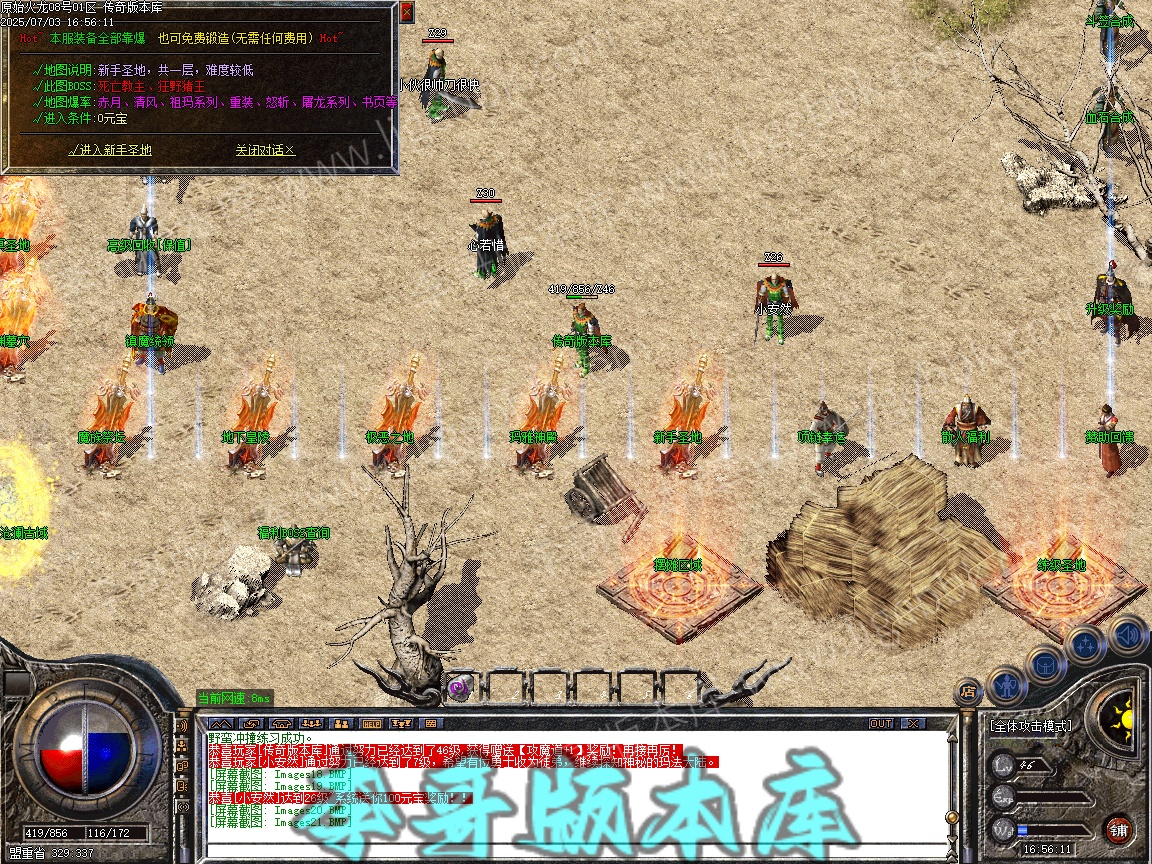The height and width of the screenshot is (864, 1152).
Task: Close the NPC dialog with red X
Action: tap(406, 12)
